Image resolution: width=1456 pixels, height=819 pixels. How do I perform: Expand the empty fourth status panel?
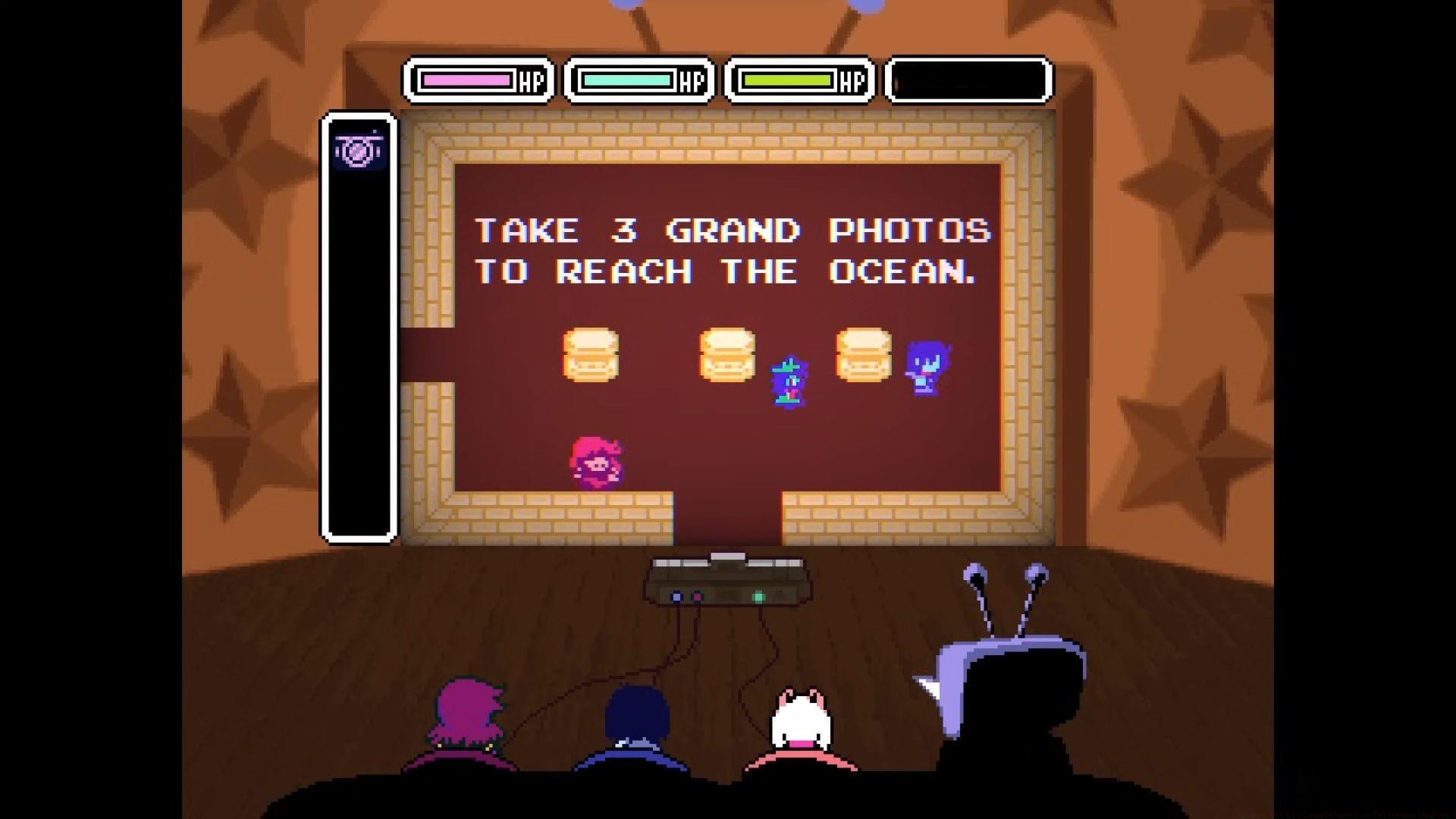967,78
